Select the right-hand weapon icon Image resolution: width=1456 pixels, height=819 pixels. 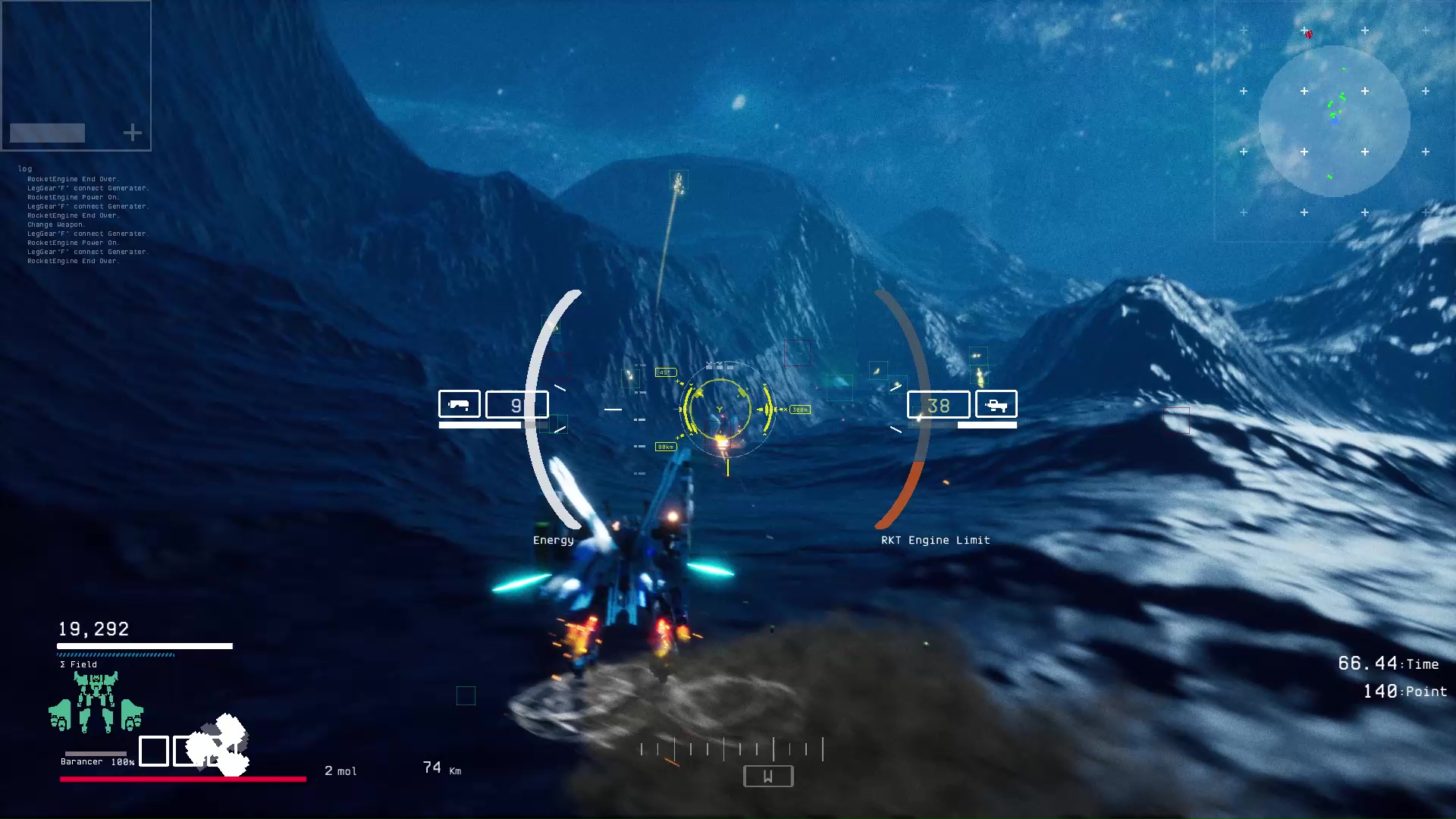pos(996,405)
